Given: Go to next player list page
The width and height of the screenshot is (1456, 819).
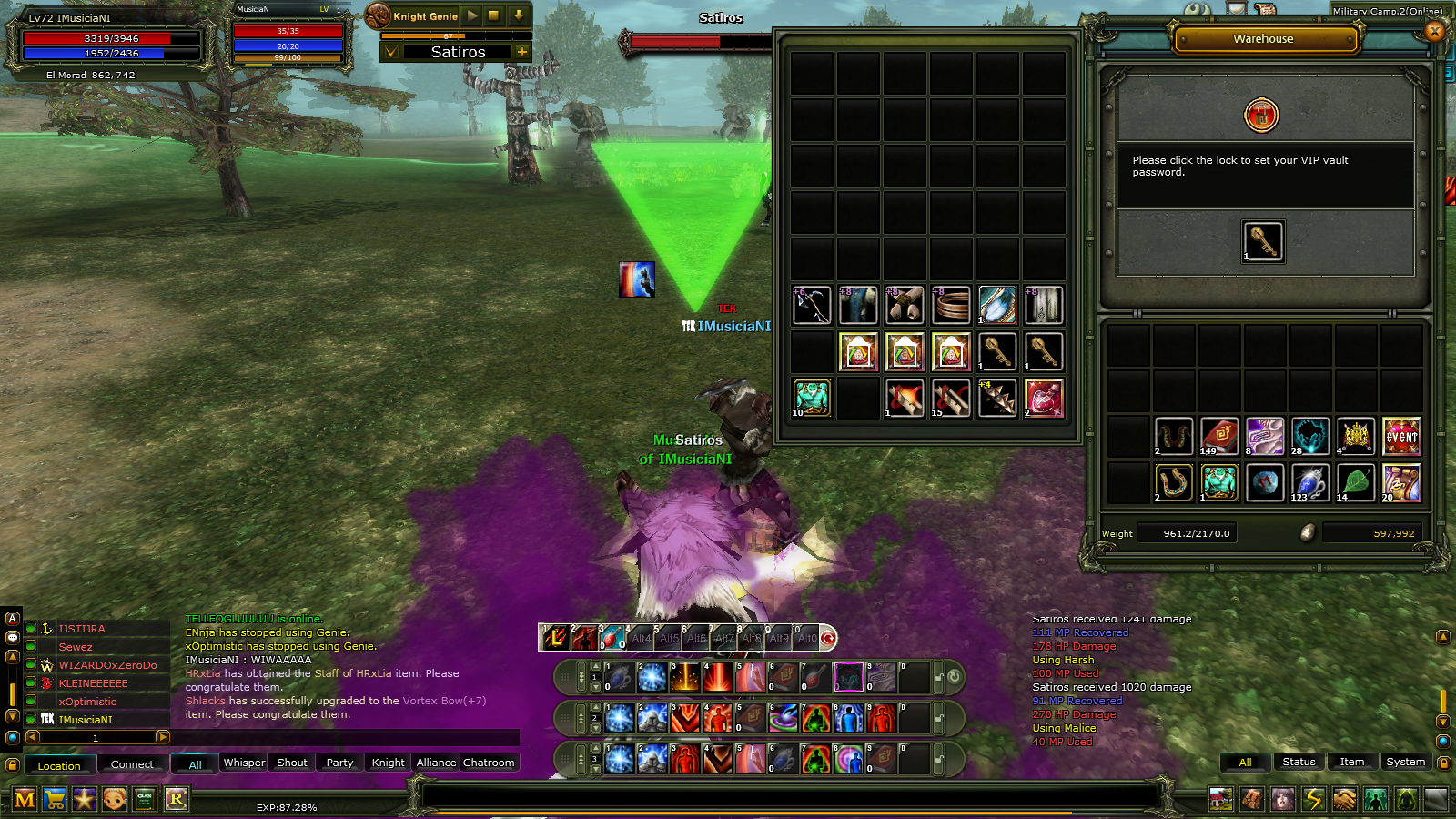Looking at the screenshot, I should pos(162,737).
